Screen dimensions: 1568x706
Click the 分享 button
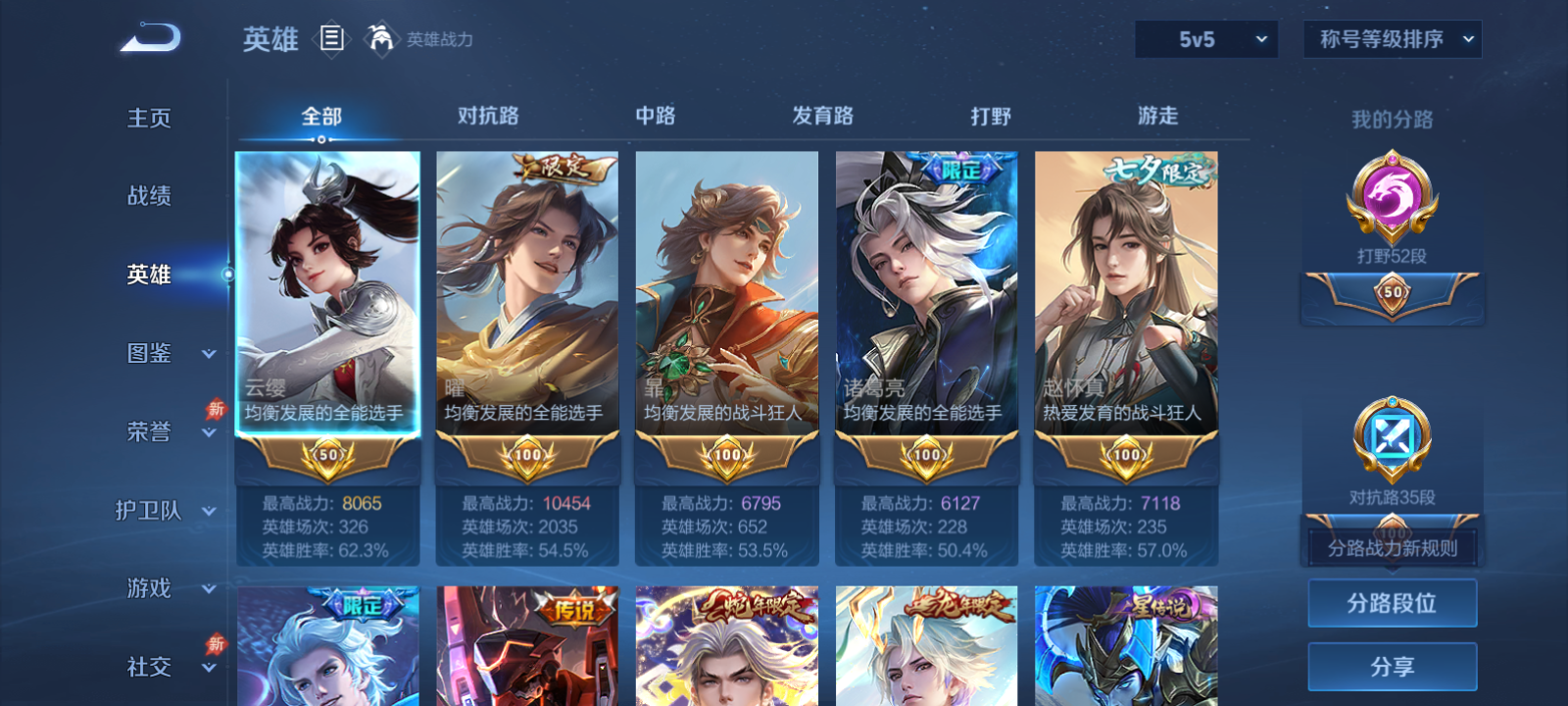coord(1392,665)
